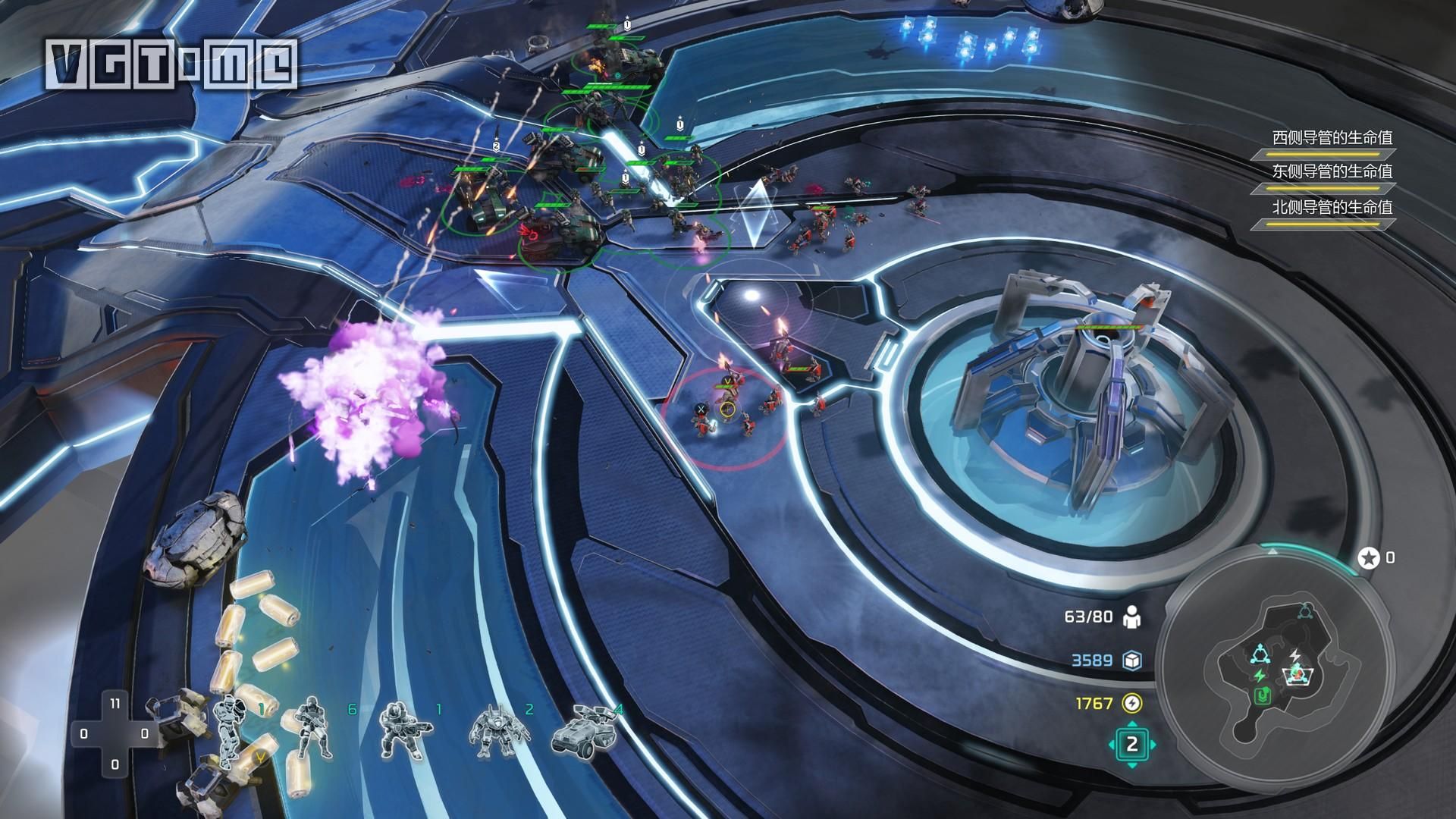Click the green lightning marker on minimap
The image size is (1456, 819).
click(1260, 674)
